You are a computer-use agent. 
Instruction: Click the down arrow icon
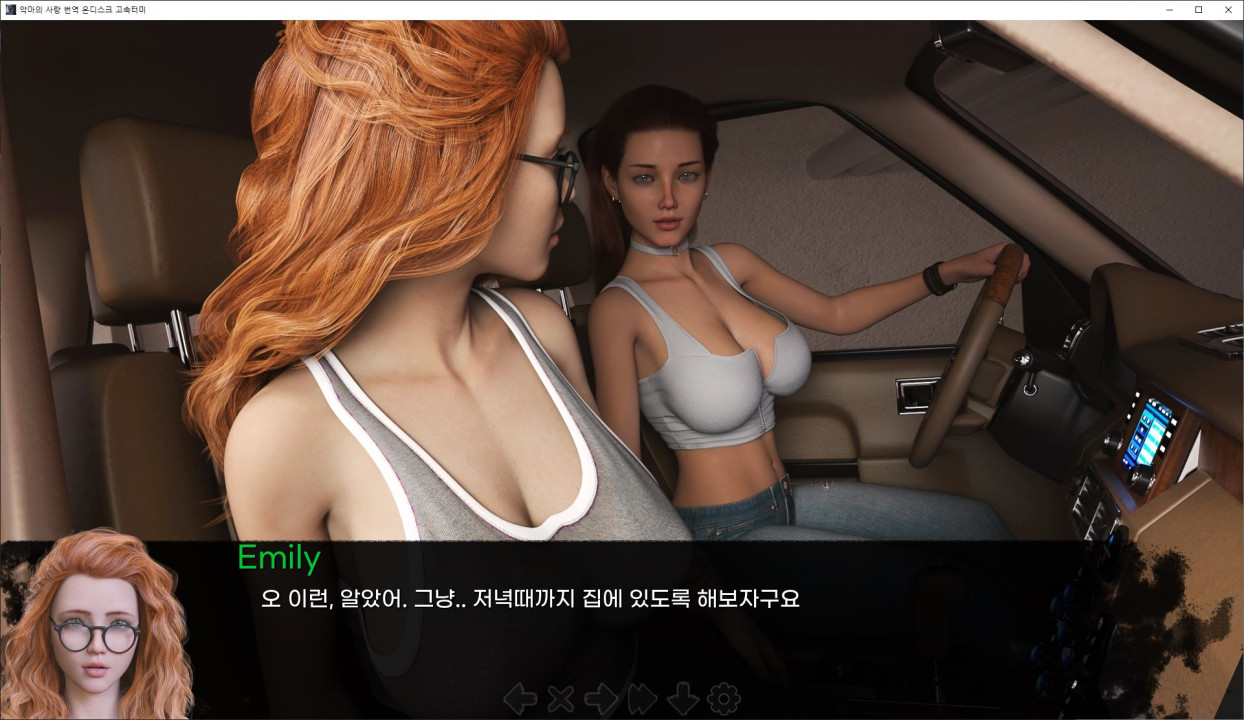point(683,699)
